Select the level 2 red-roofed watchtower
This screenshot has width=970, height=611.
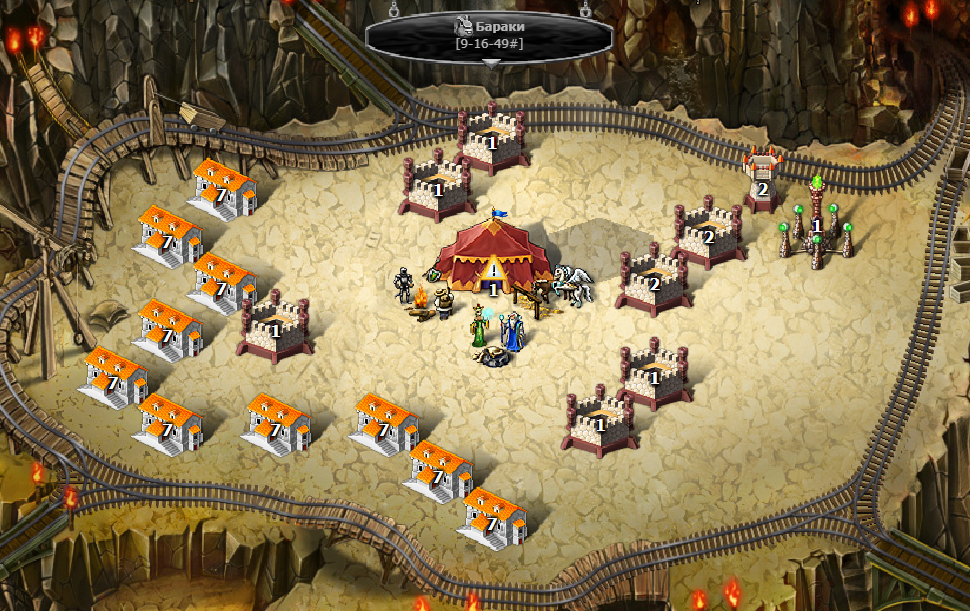tap(762, 178)
